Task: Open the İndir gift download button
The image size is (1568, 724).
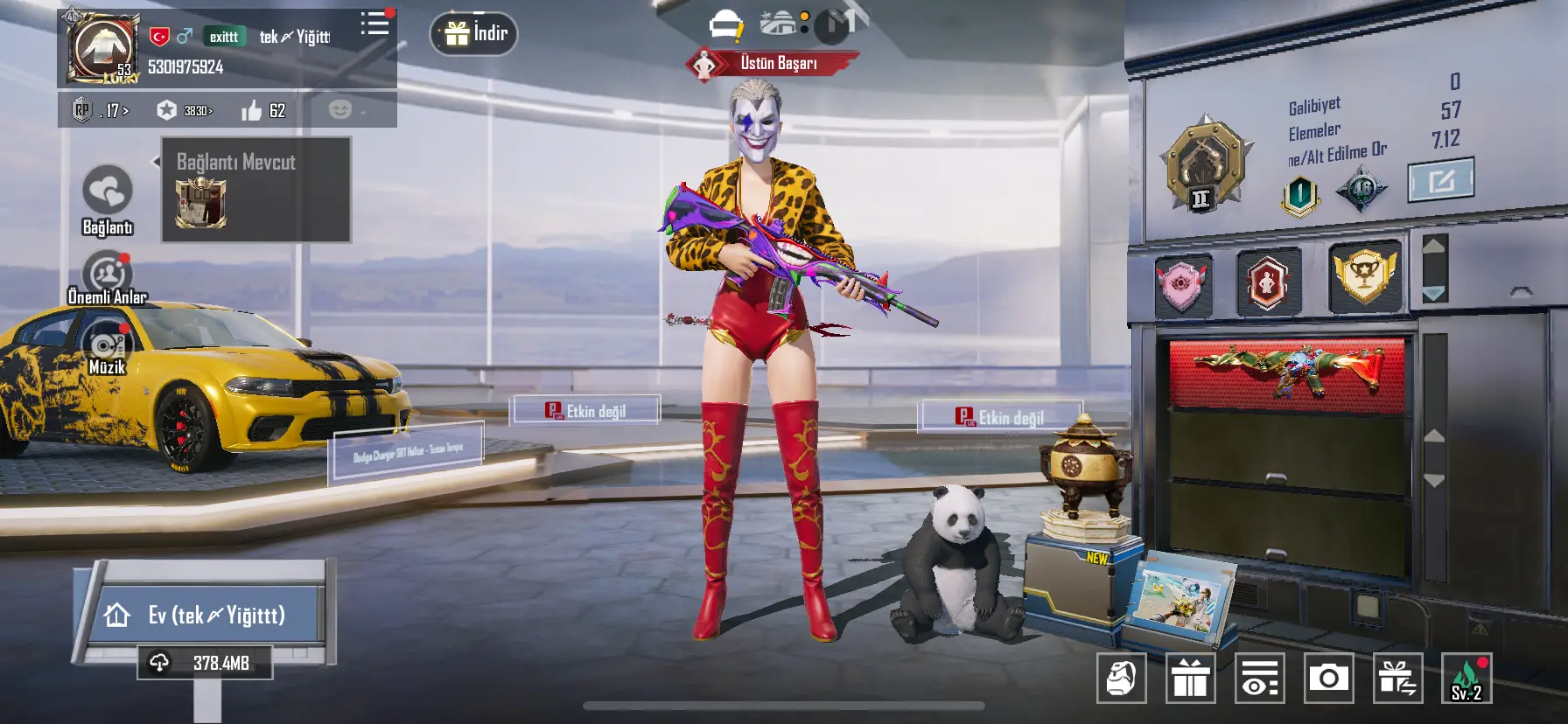Action: [x=474, y=34]
